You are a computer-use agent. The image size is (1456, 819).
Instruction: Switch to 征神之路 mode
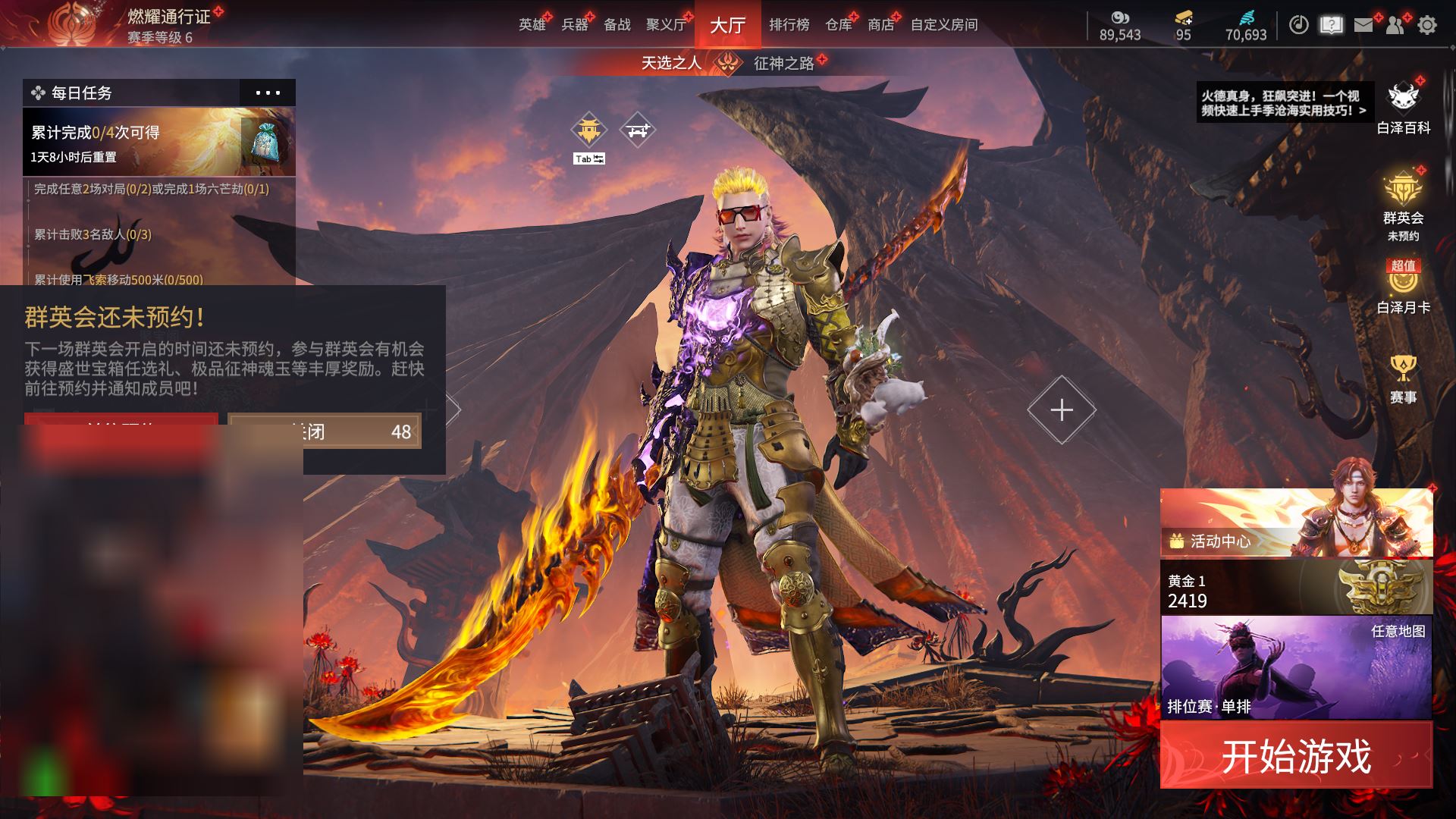(783, 64)
